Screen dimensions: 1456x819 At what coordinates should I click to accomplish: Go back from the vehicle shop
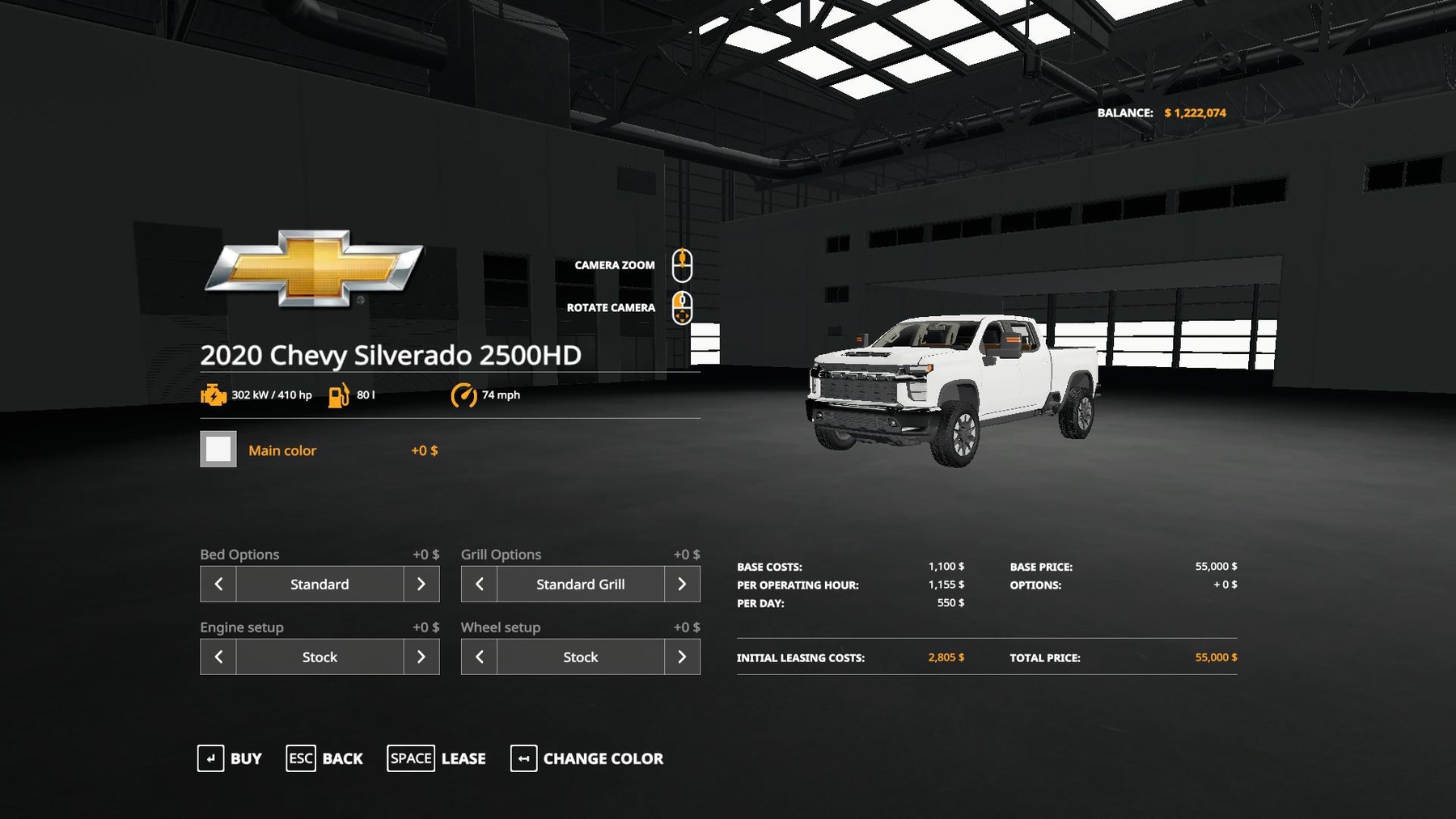pyautogui.click(x=324, y=758)
